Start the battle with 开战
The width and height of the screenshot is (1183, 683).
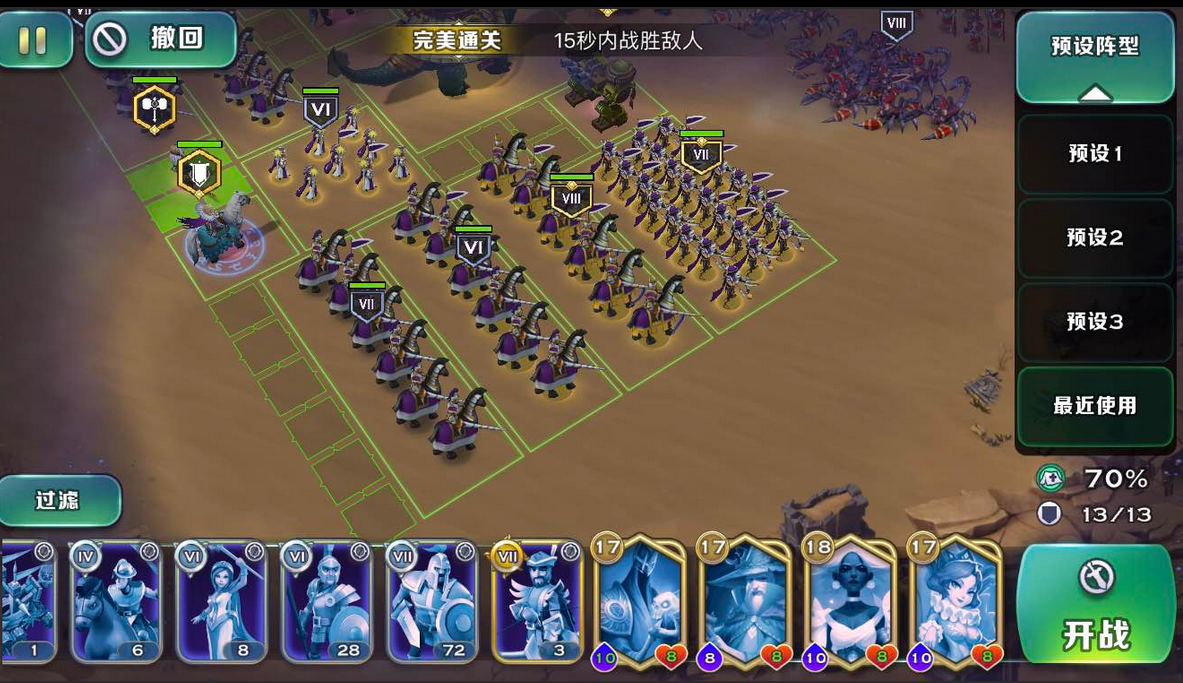(x=1096, y=605)
